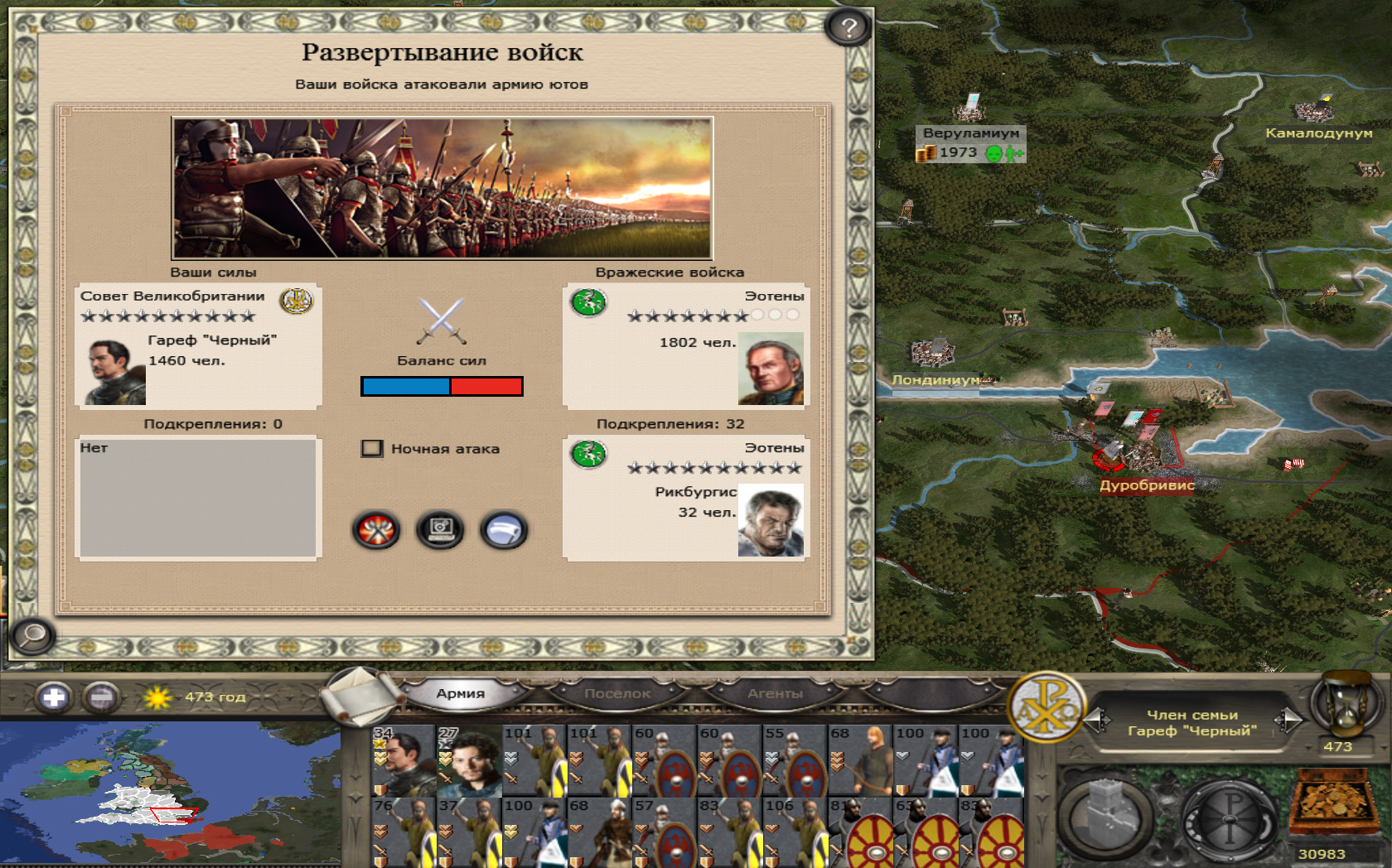Image resolution: width=1392 pixels, height=868 pixels.
Task: Switch to the Поселок tab
Action: click(x=617, y=693)
